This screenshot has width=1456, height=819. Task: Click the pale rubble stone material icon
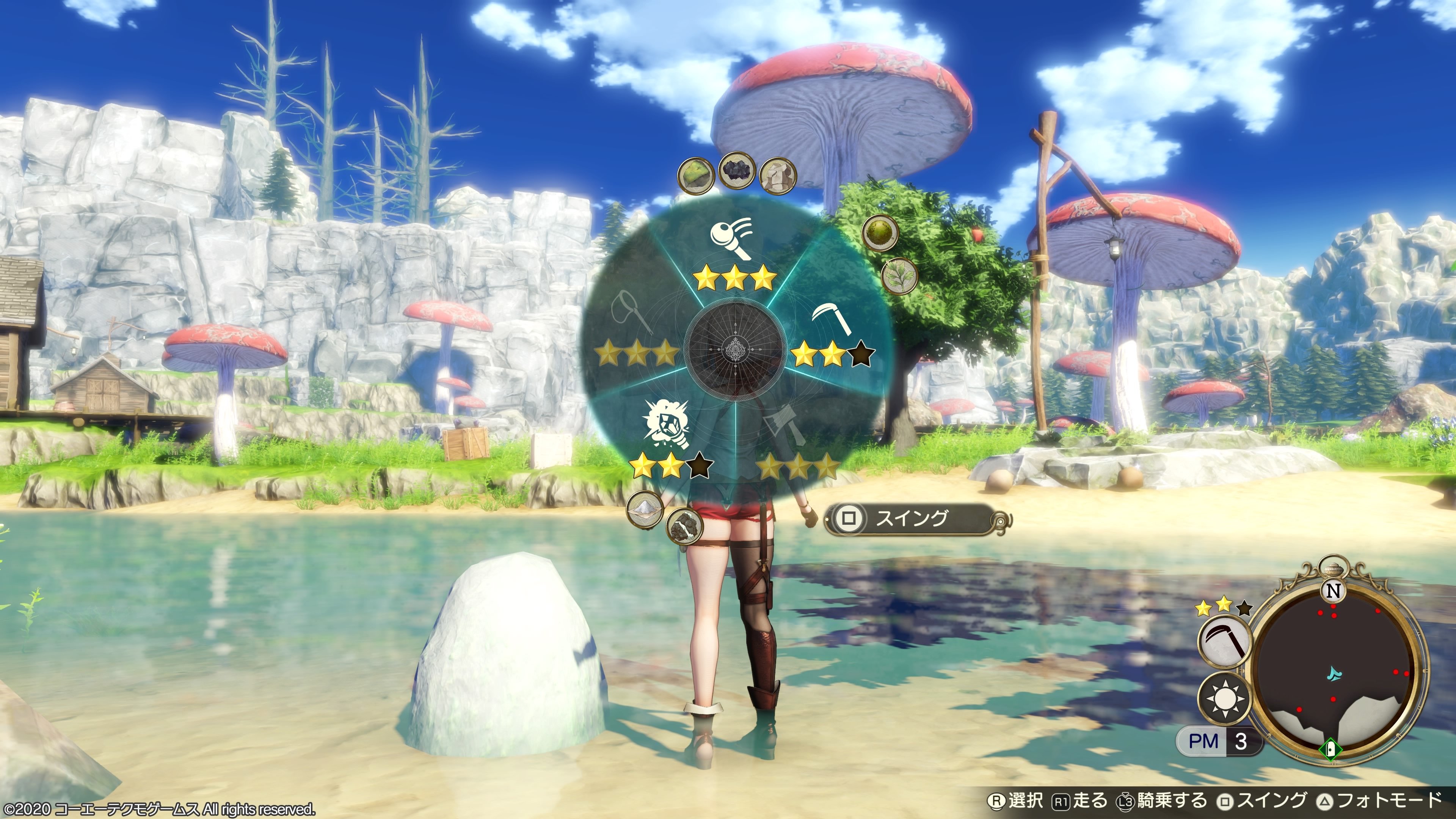[778, 176]
